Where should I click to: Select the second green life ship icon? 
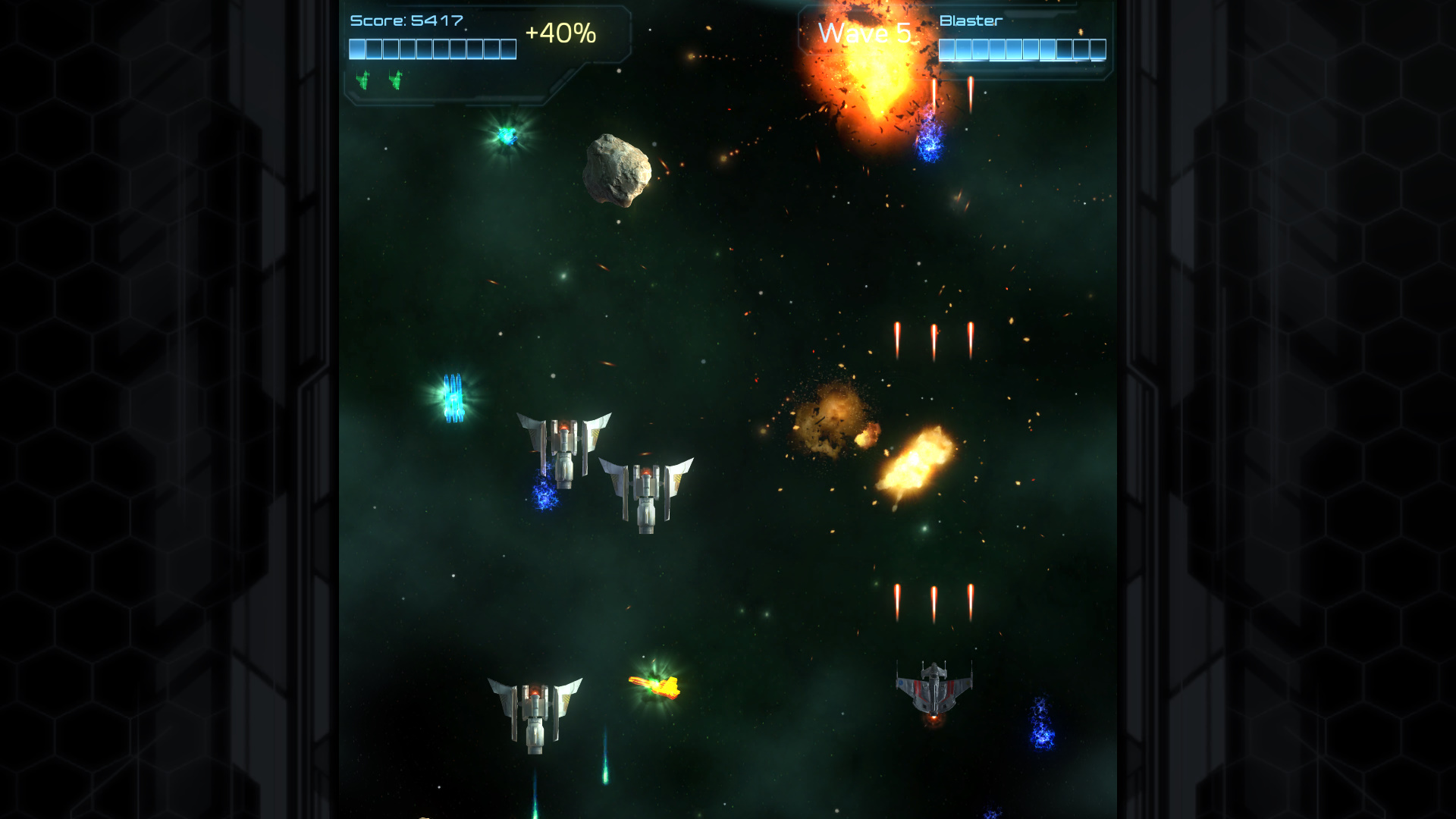(396, 78)
